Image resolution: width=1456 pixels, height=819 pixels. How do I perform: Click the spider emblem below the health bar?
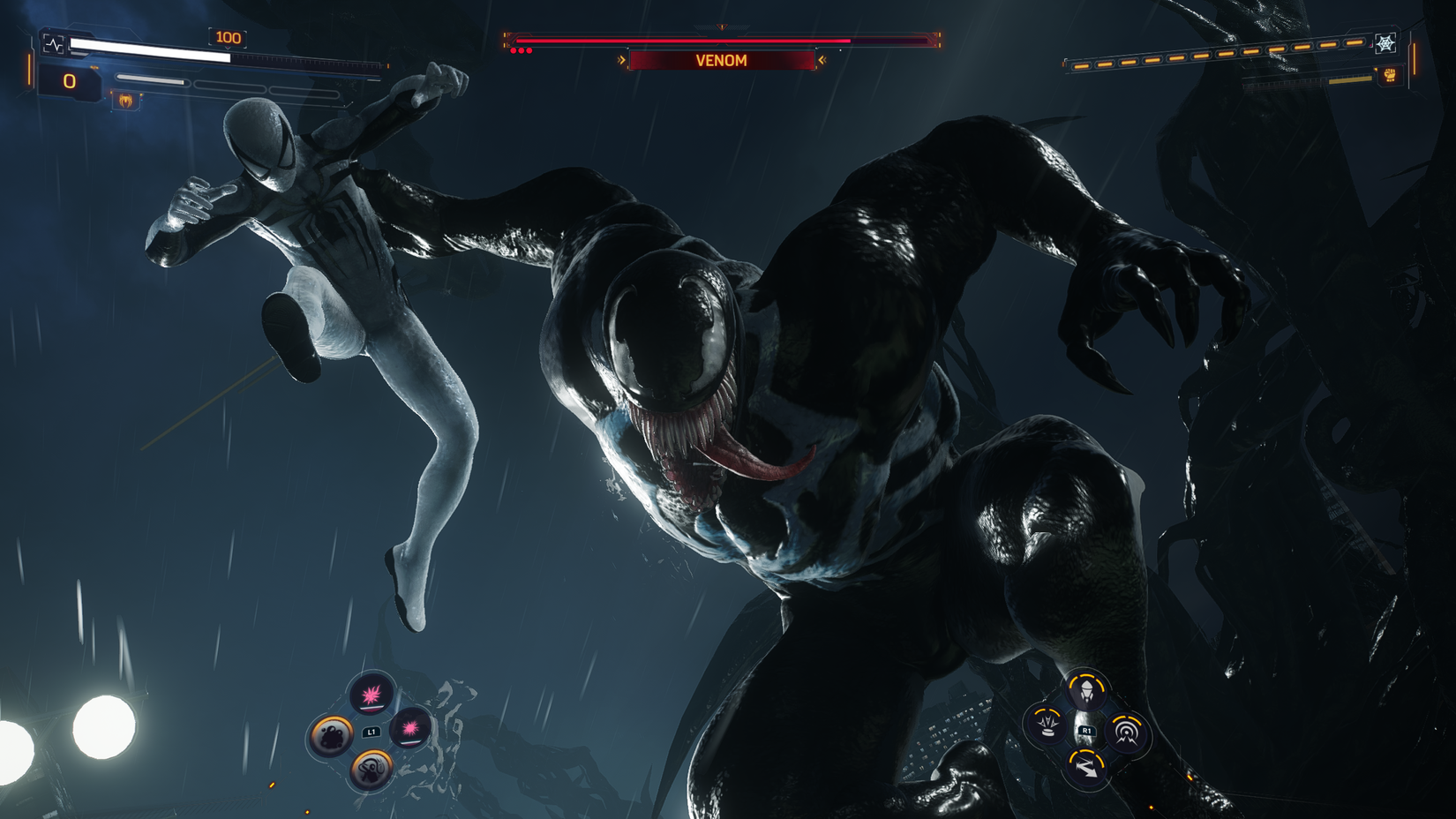click(x=125, y=100)
